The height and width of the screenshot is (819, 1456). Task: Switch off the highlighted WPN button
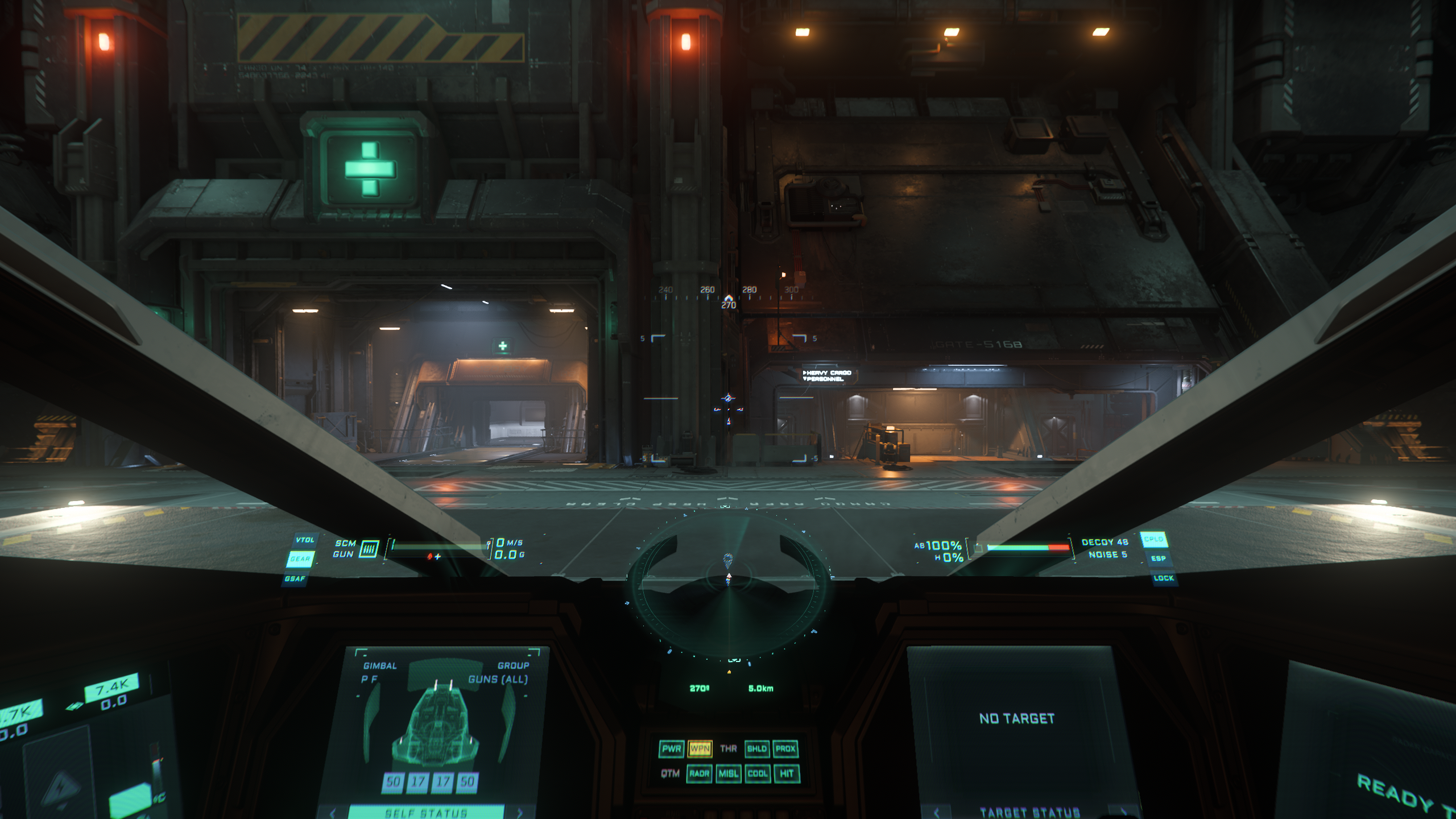pyautogui.click(x=700, y=748)
